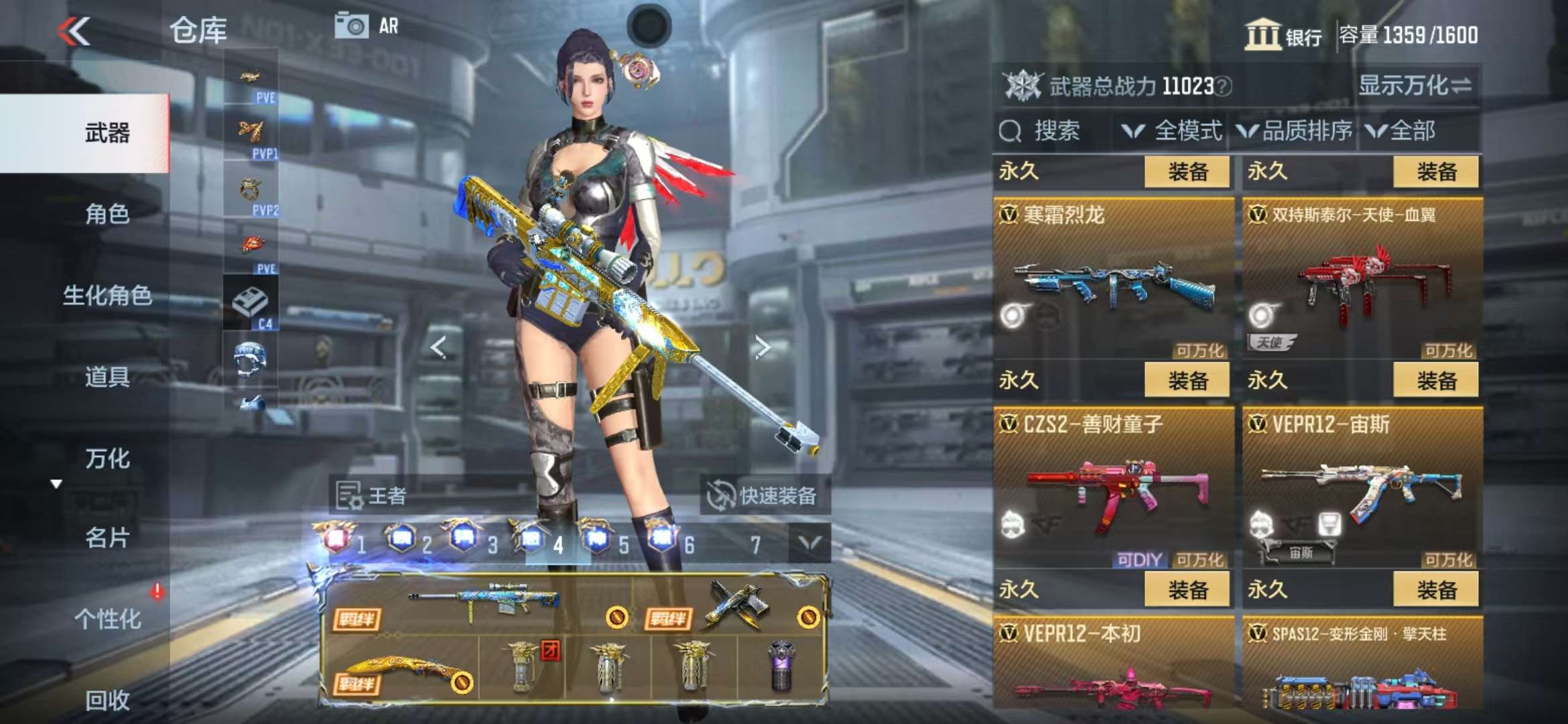This screenshot has width=1568, height=724.
Task: Go back with the double-arrow button
Action: click(x=74, y=31)
